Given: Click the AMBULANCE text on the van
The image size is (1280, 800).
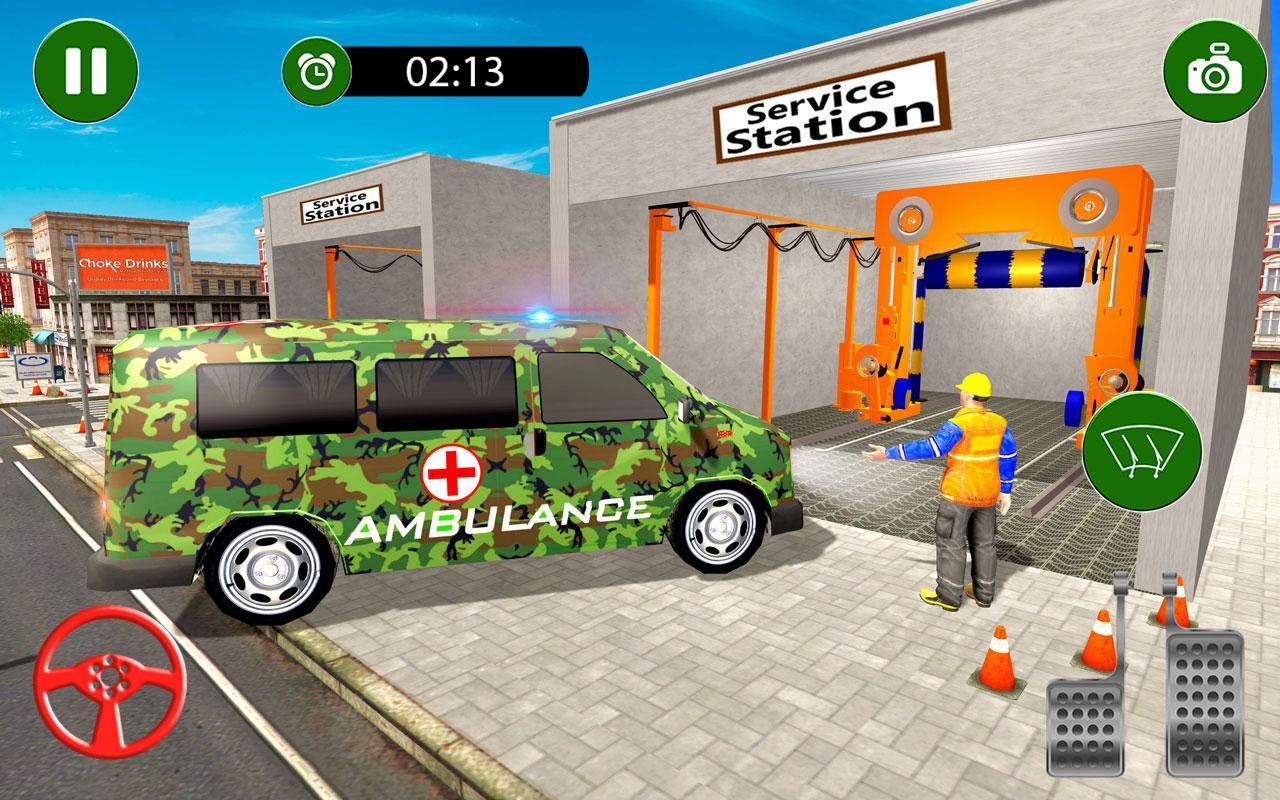Looking at the screenshot, I should [495, 520].
